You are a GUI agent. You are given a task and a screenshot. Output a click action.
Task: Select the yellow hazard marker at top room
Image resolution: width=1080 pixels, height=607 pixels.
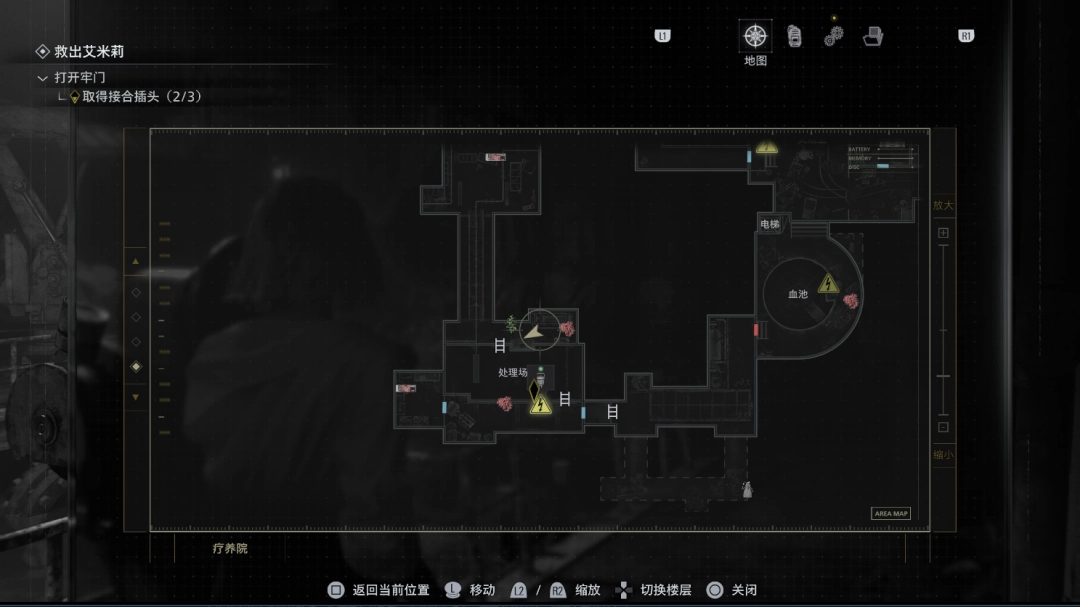click(x=767, y=148)
